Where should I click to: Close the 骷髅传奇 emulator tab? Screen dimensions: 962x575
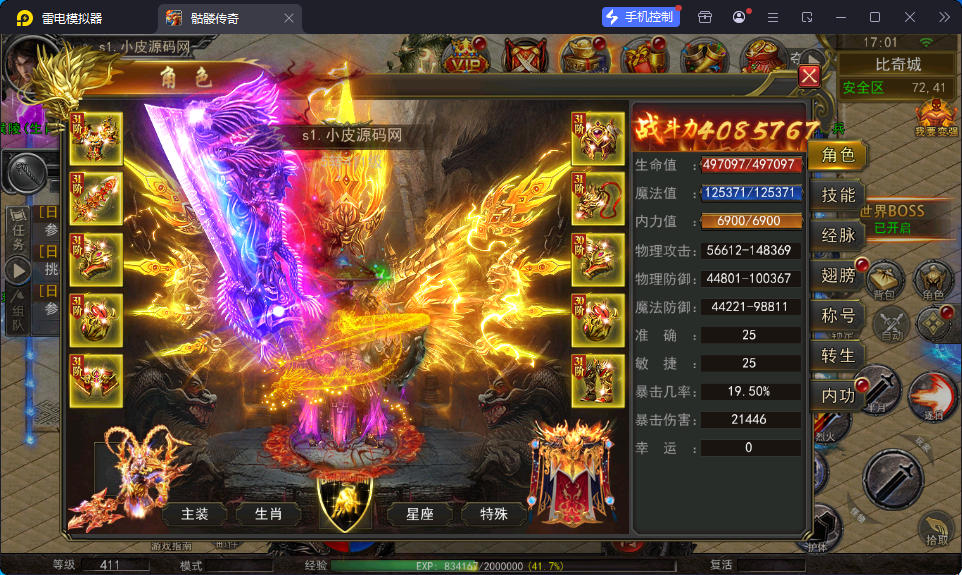(289, 17)
